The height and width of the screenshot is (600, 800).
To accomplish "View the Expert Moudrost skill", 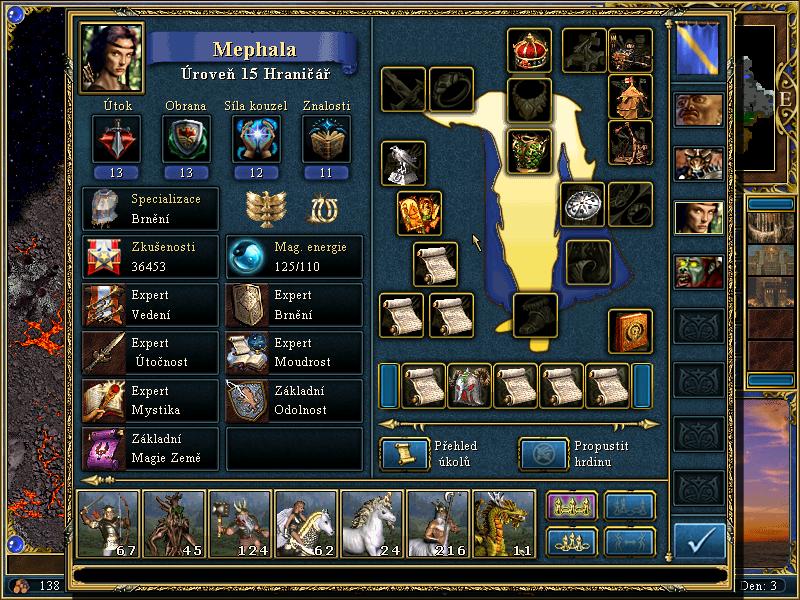I will coord(294,352).
